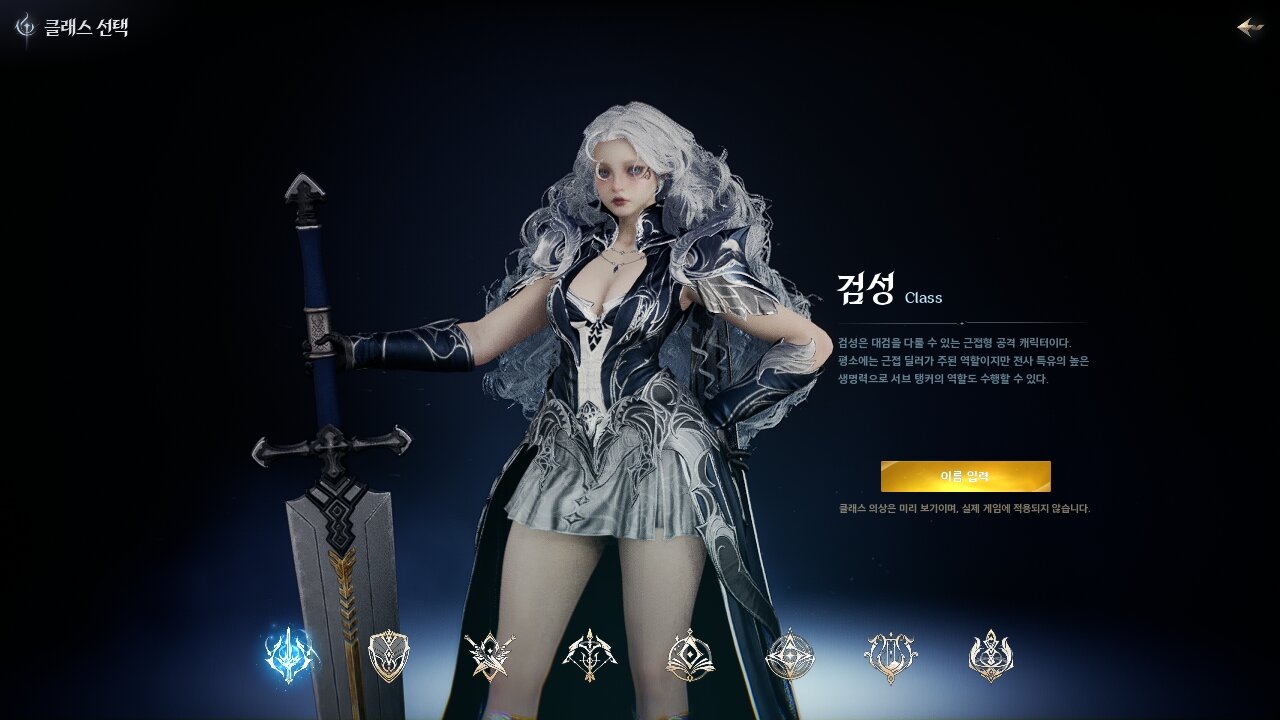Go back using the top-right arrow

1250,27
